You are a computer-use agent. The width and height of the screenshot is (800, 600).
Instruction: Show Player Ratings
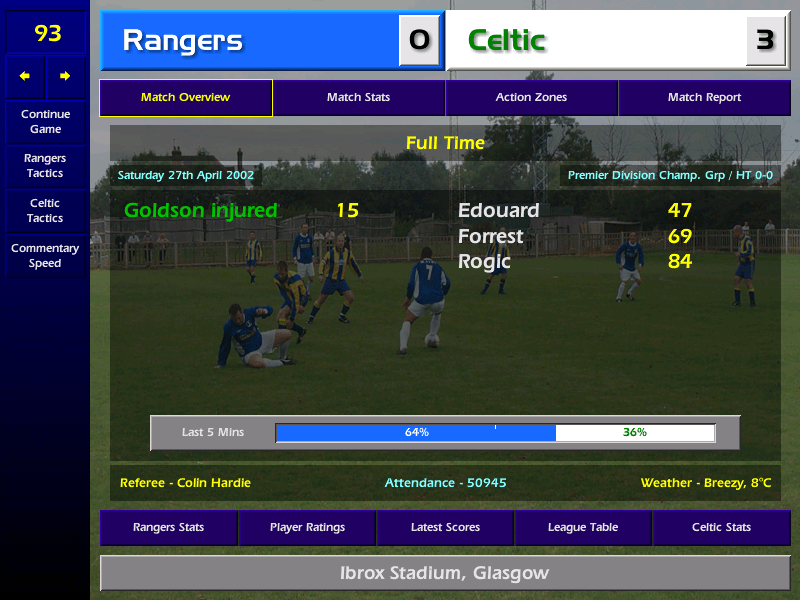click(x=307, y=528)
